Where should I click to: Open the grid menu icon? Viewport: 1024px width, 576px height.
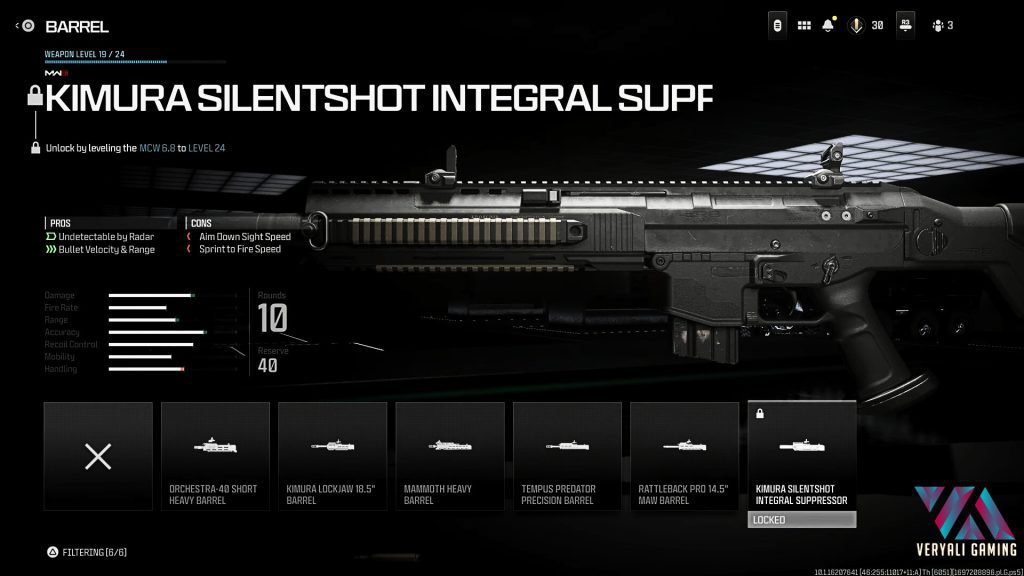[804, 25]
